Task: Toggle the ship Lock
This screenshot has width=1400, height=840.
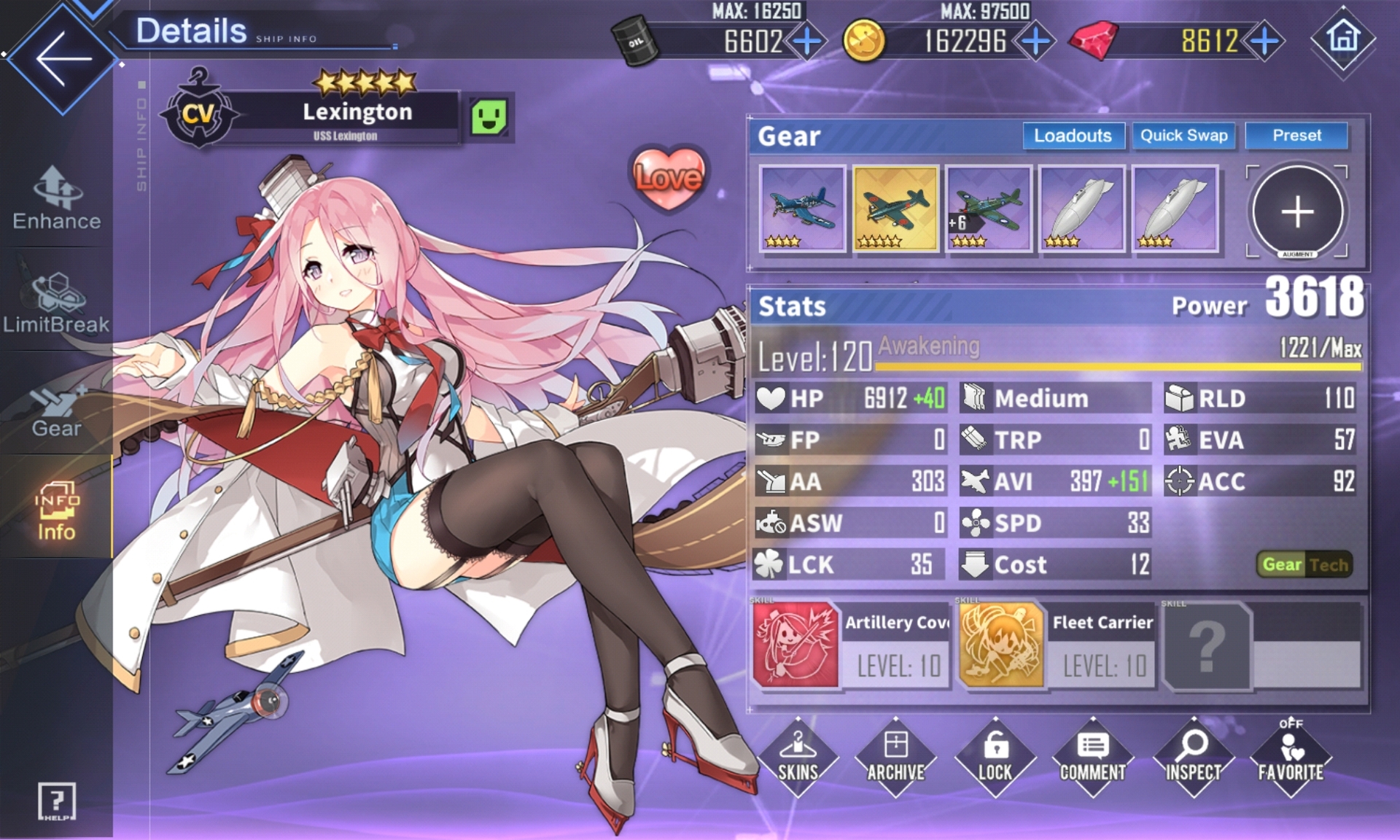Action: (995, 758)
